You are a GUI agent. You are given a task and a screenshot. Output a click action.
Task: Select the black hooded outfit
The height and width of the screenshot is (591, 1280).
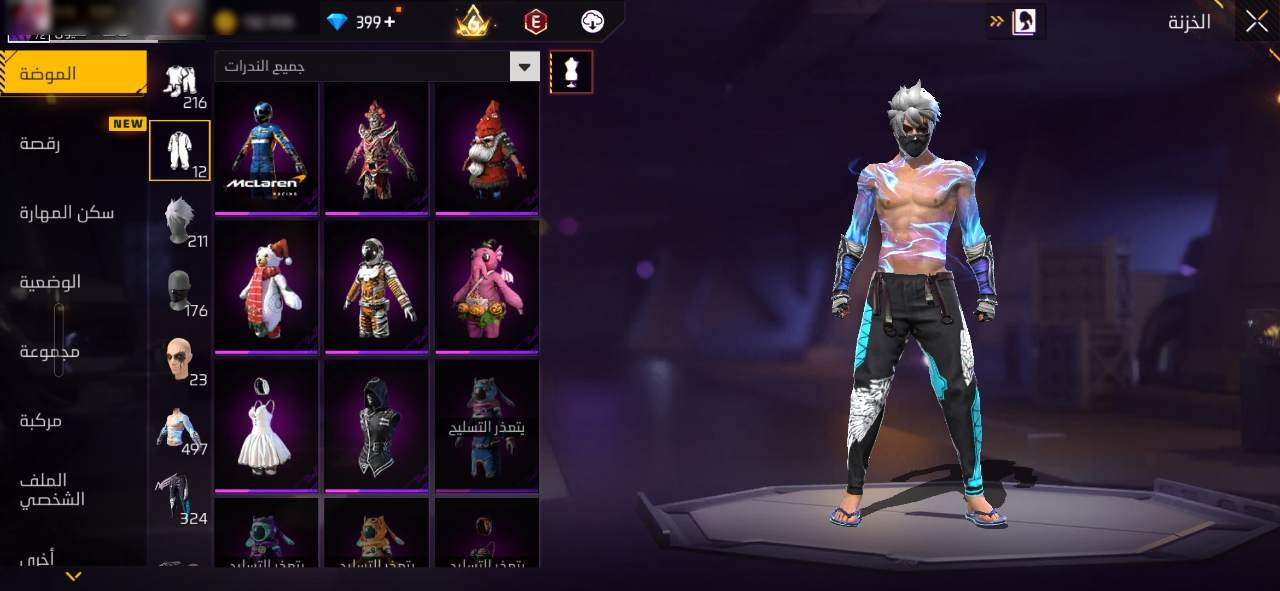[x=377, y=425]
